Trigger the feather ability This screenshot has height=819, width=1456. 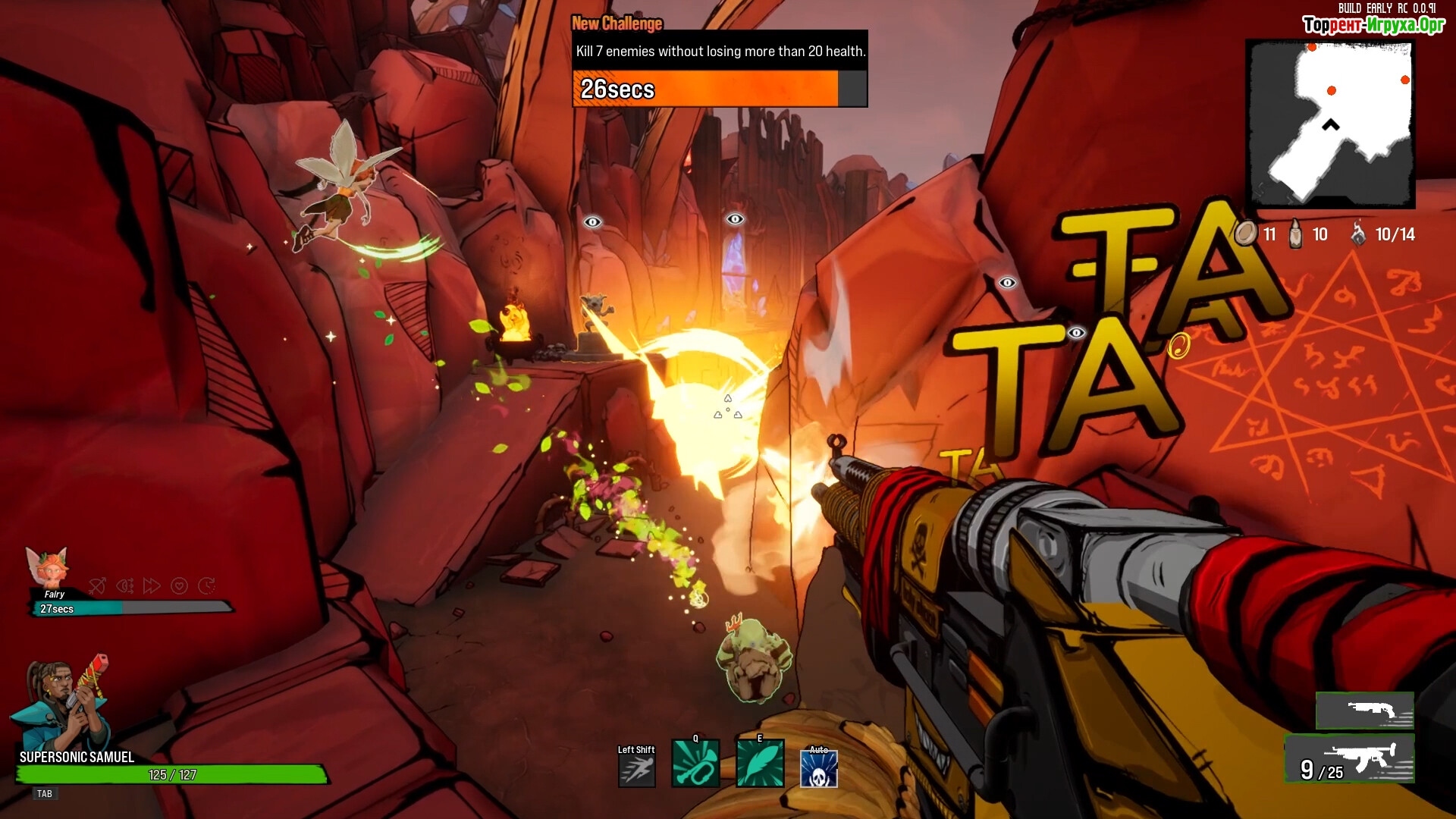(760, 764)
